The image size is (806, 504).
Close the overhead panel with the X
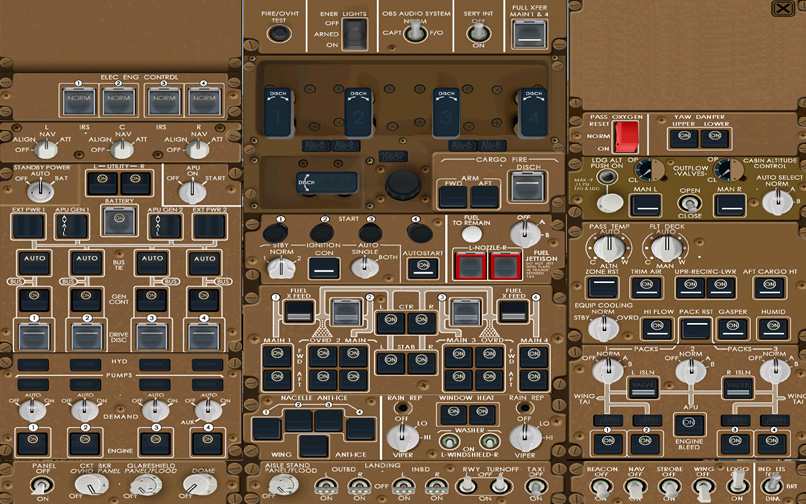(x=795, y=9)
